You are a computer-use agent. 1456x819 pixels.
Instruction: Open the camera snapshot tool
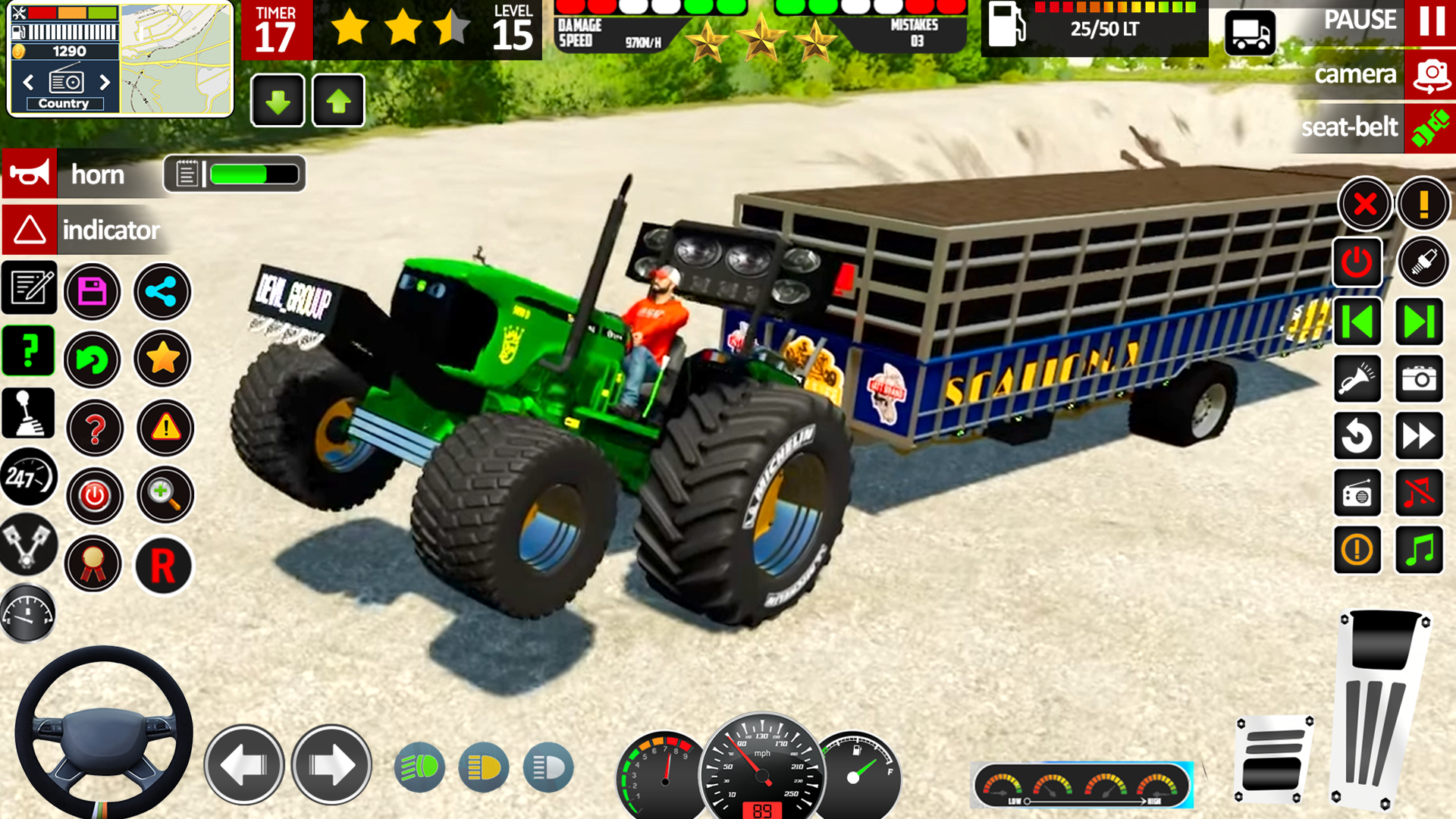click(x=1420, y=379)
